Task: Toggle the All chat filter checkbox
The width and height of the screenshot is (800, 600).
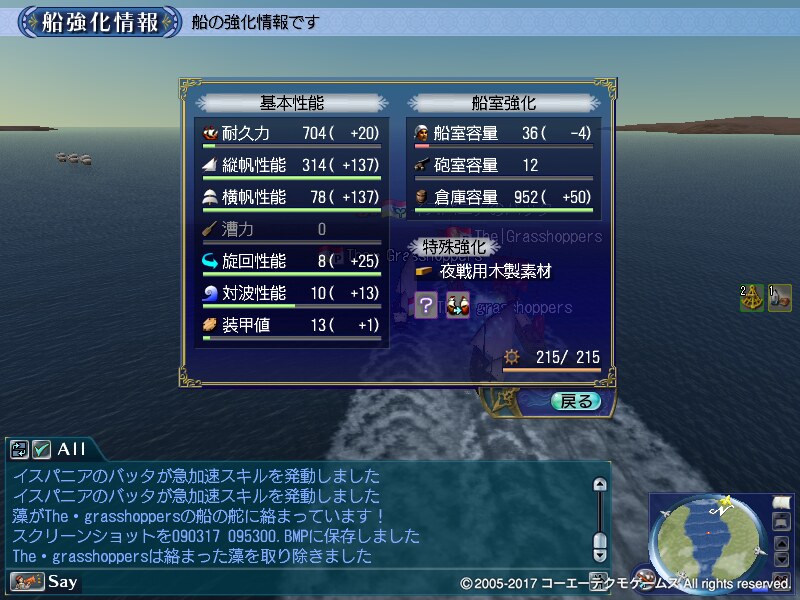Action: 41,450
